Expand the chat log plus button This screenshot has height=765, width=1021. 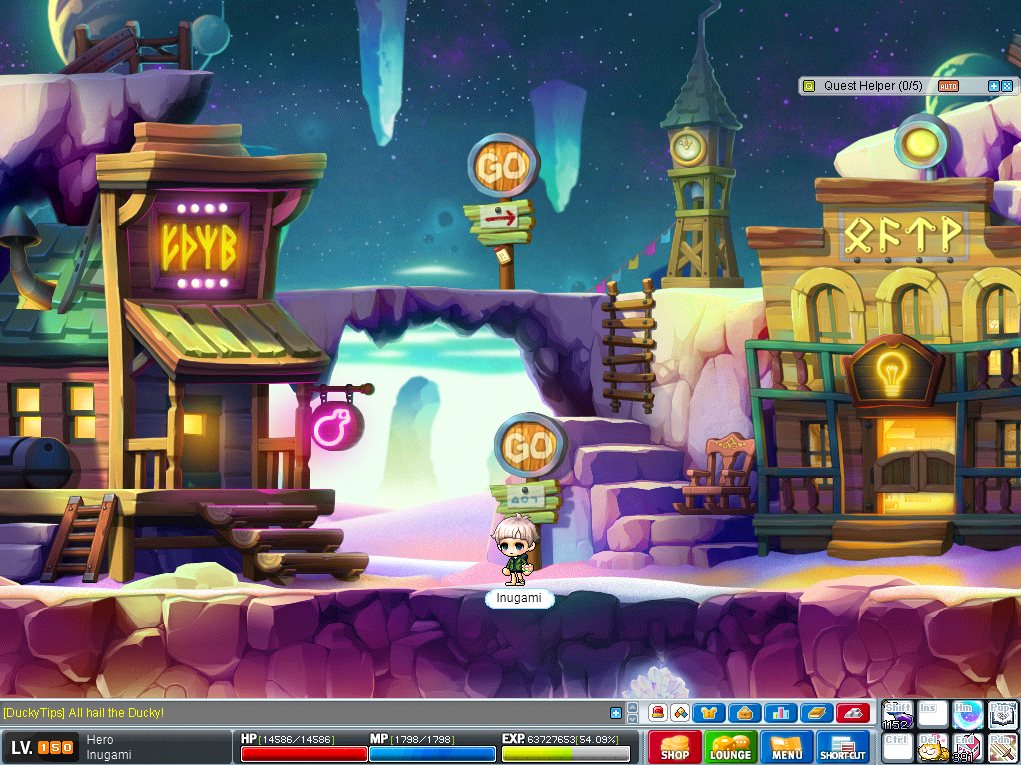point(616,713)
